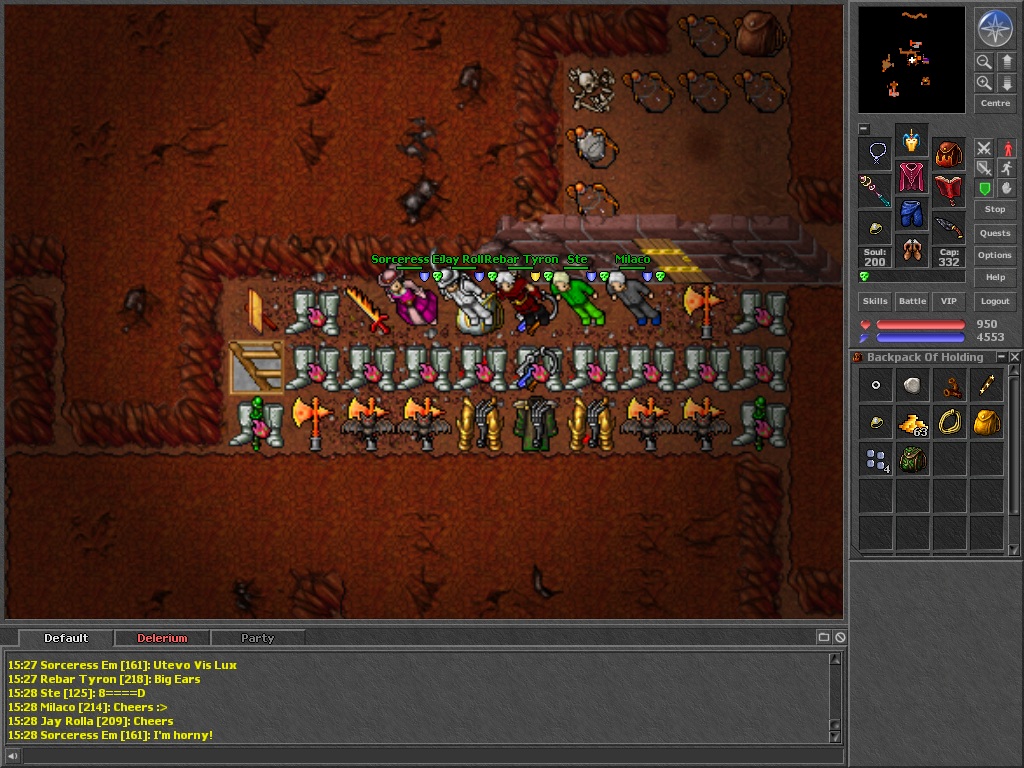This screenshot has width=1024, height=768.
Task: Click the compass rose
Action: click(x=995, y=28)
